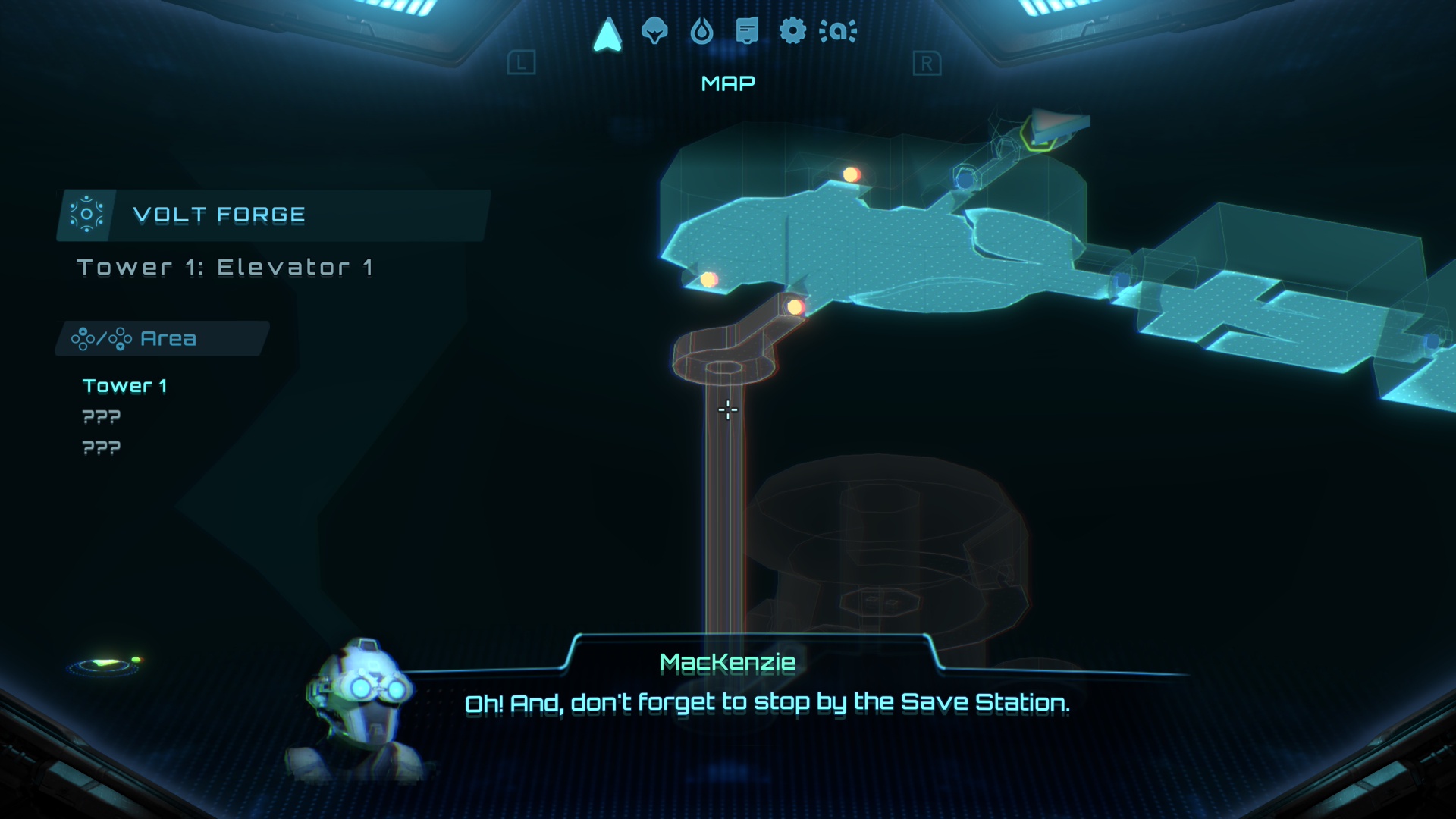Reveal the second ??? area entry
Screen dimensions: 1456x819
[x=101, y=447]
